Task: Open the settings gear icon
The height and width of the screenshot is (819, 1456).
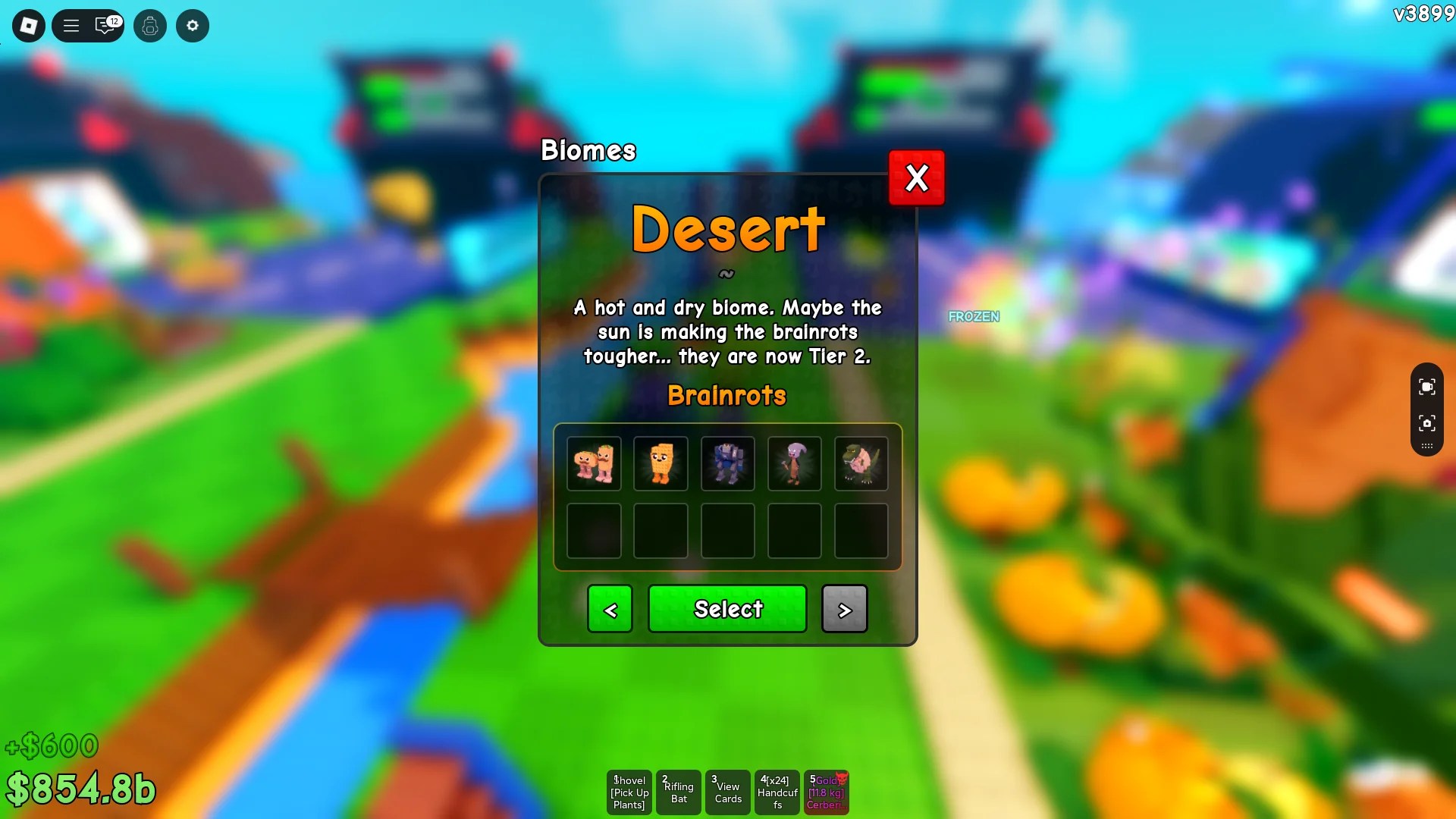Action: (192, 25)
